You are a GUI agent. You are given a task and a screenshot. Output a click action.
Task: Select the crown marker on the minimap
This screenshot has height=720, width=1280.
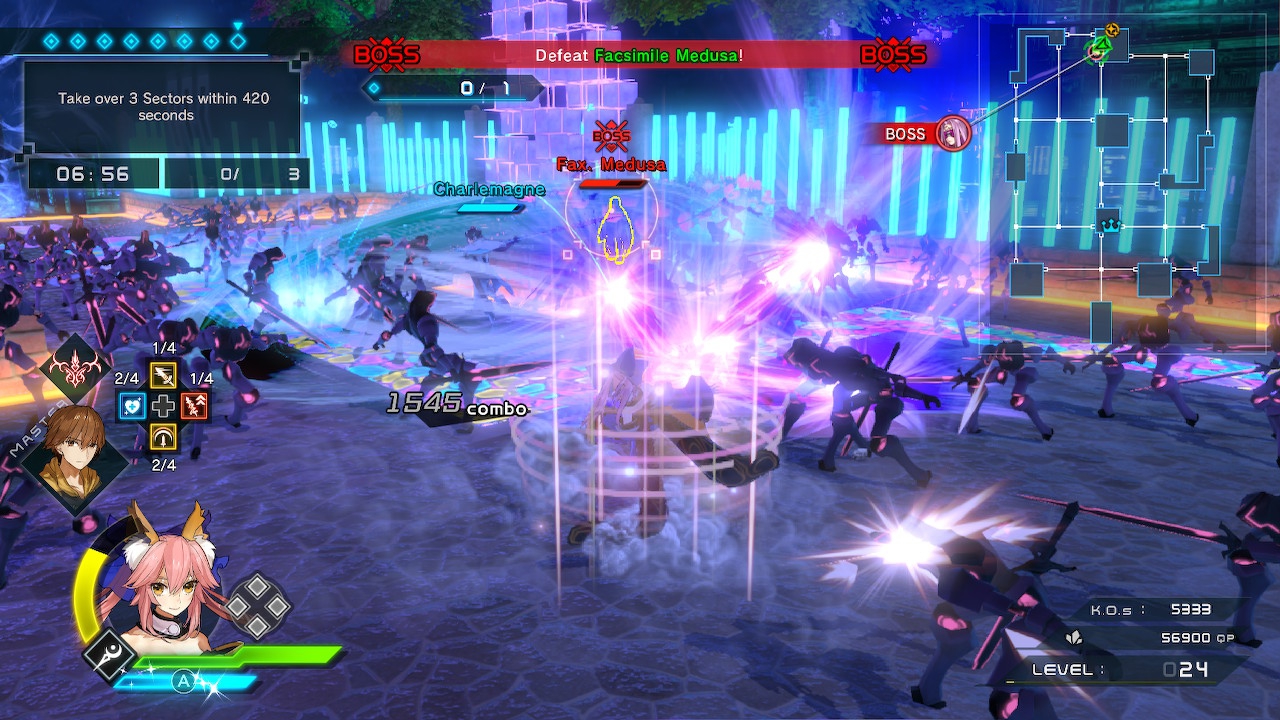(x=1109, y=226)
